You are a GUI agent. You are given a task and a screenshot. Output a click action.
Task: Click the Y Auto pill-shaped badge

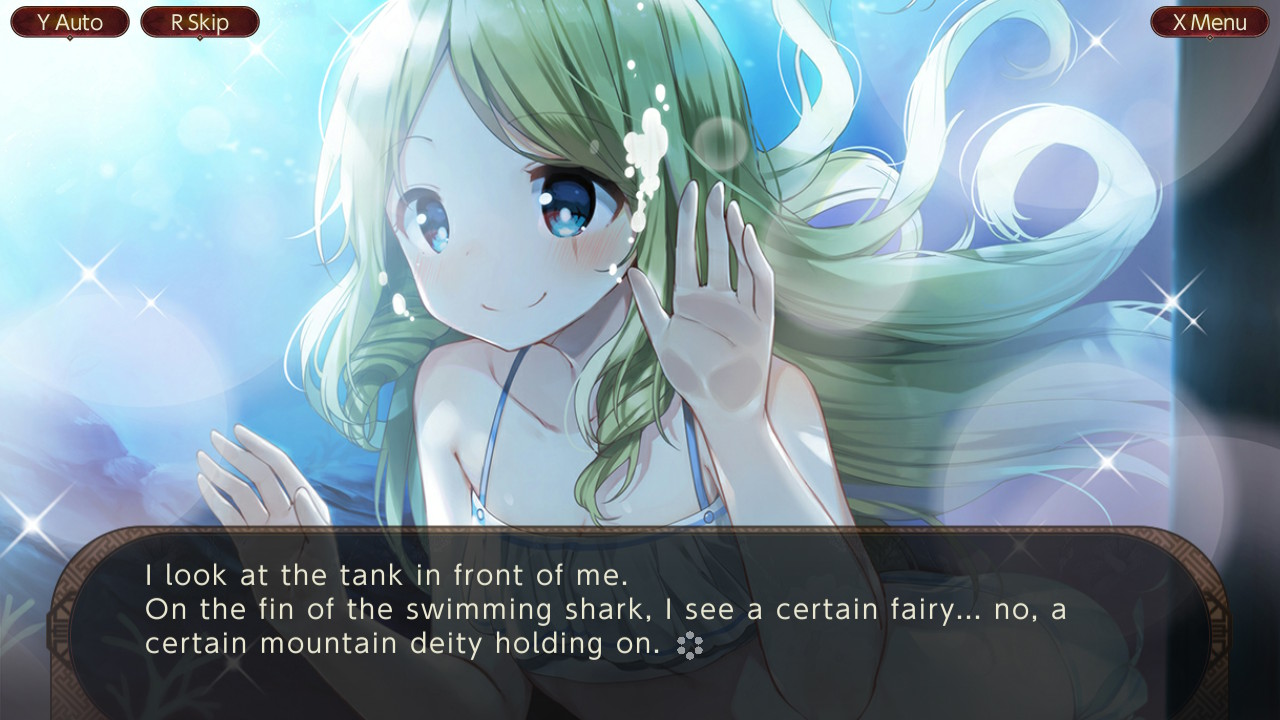tap(69, 21)
